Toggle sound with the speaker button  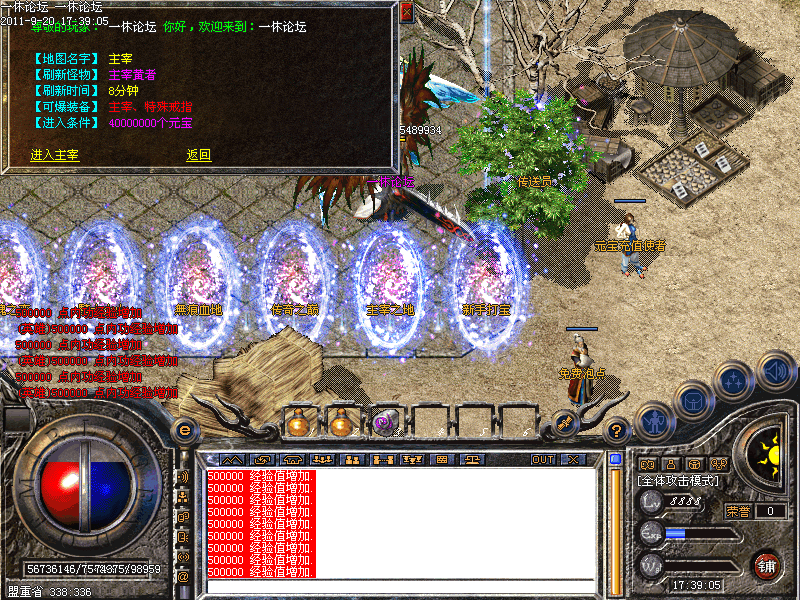[775, 370]
